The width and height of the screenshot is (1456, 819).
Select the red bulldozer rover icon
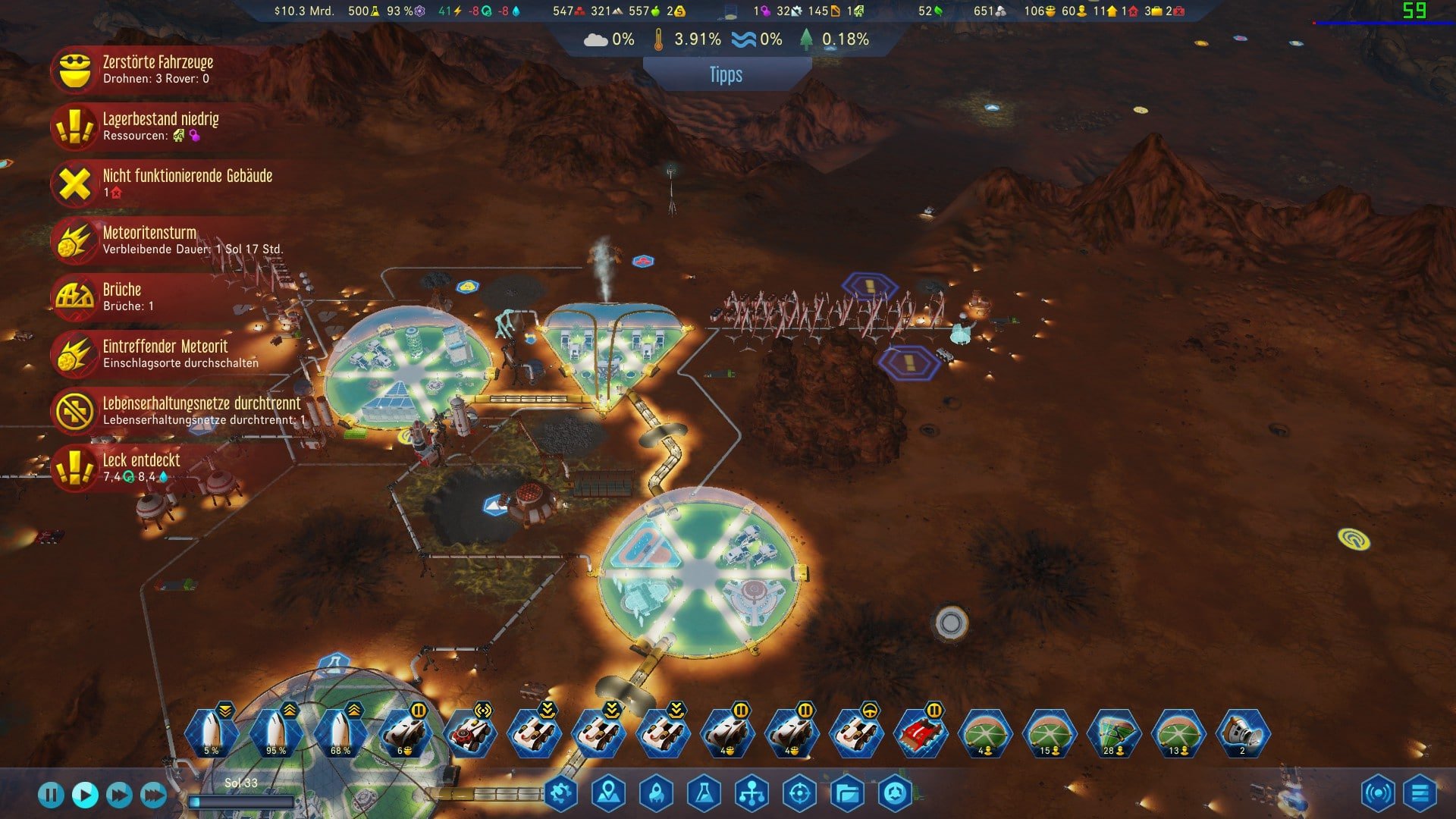[x=921, y=733]
